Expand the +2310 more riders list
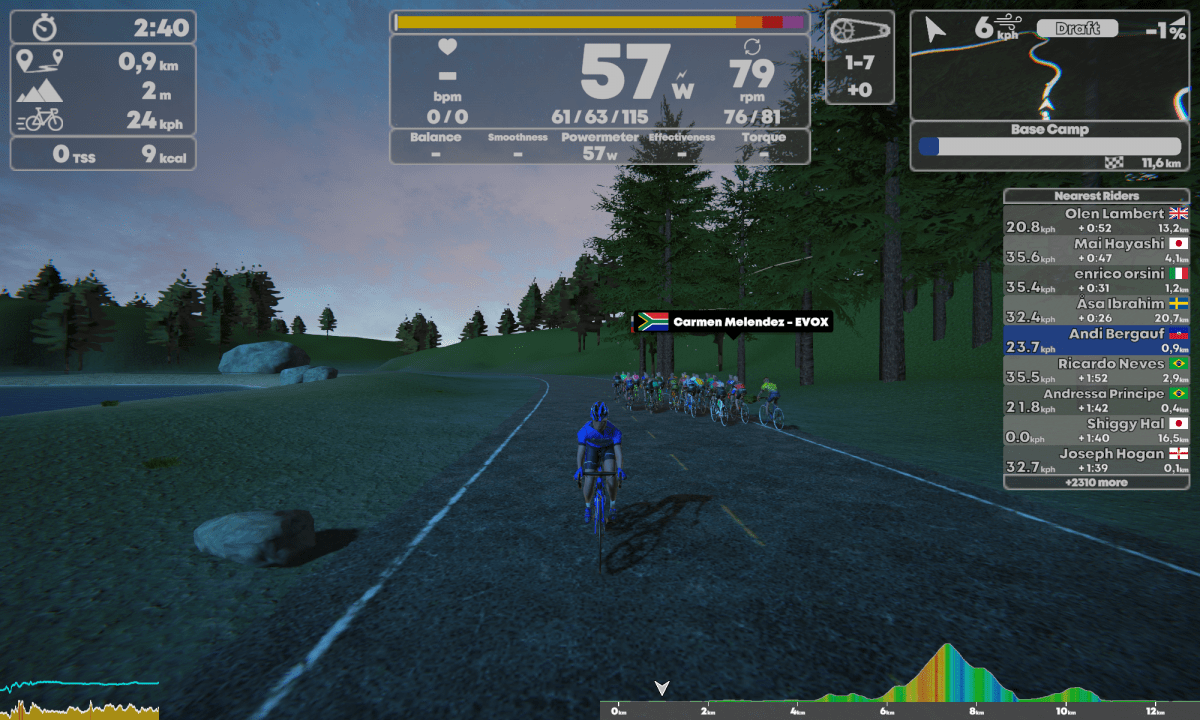1200x720 pixels. (1096, 482)
